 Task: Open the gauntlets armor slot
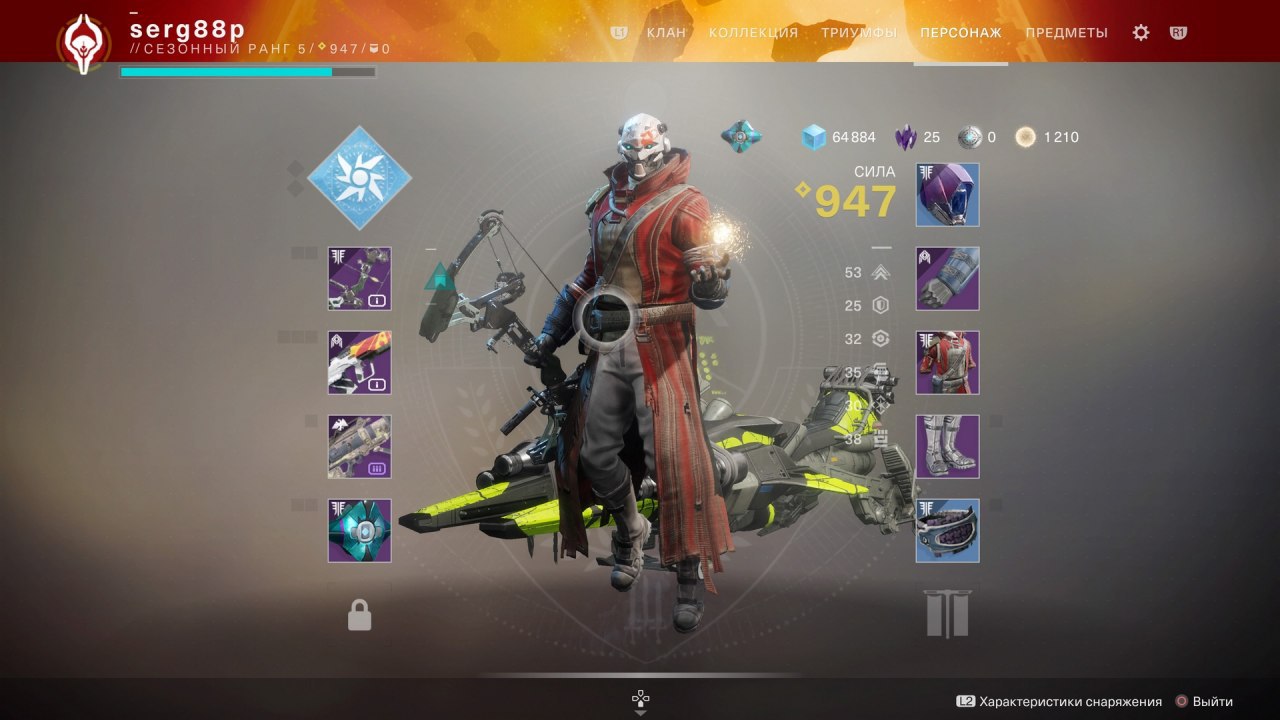(947, 279)
